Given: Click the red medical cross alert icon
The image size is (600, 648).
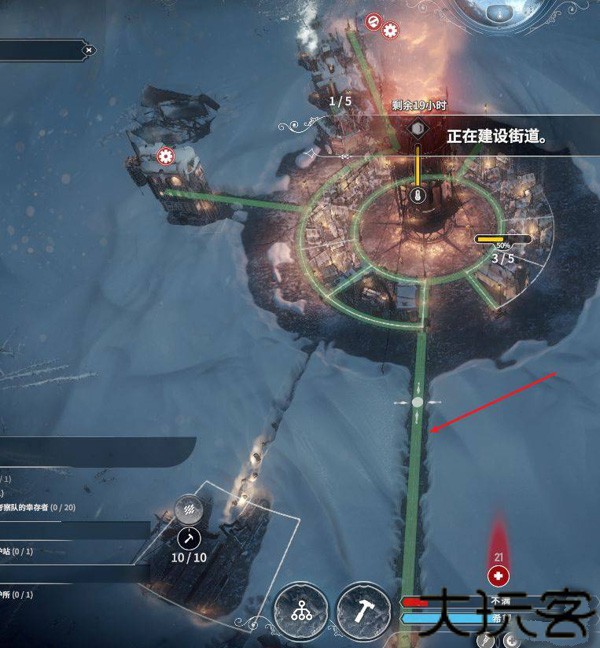Looking at the screenshot, I should point(498,576).
